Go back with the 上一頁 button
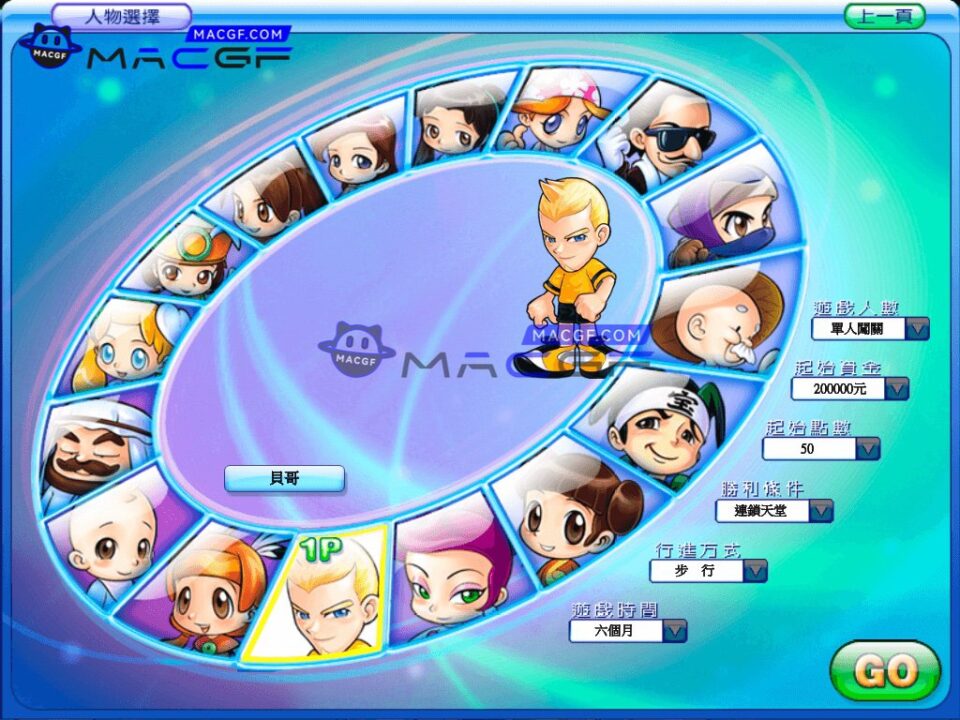This screenshot has width=960, height=720. click(884, 16)
